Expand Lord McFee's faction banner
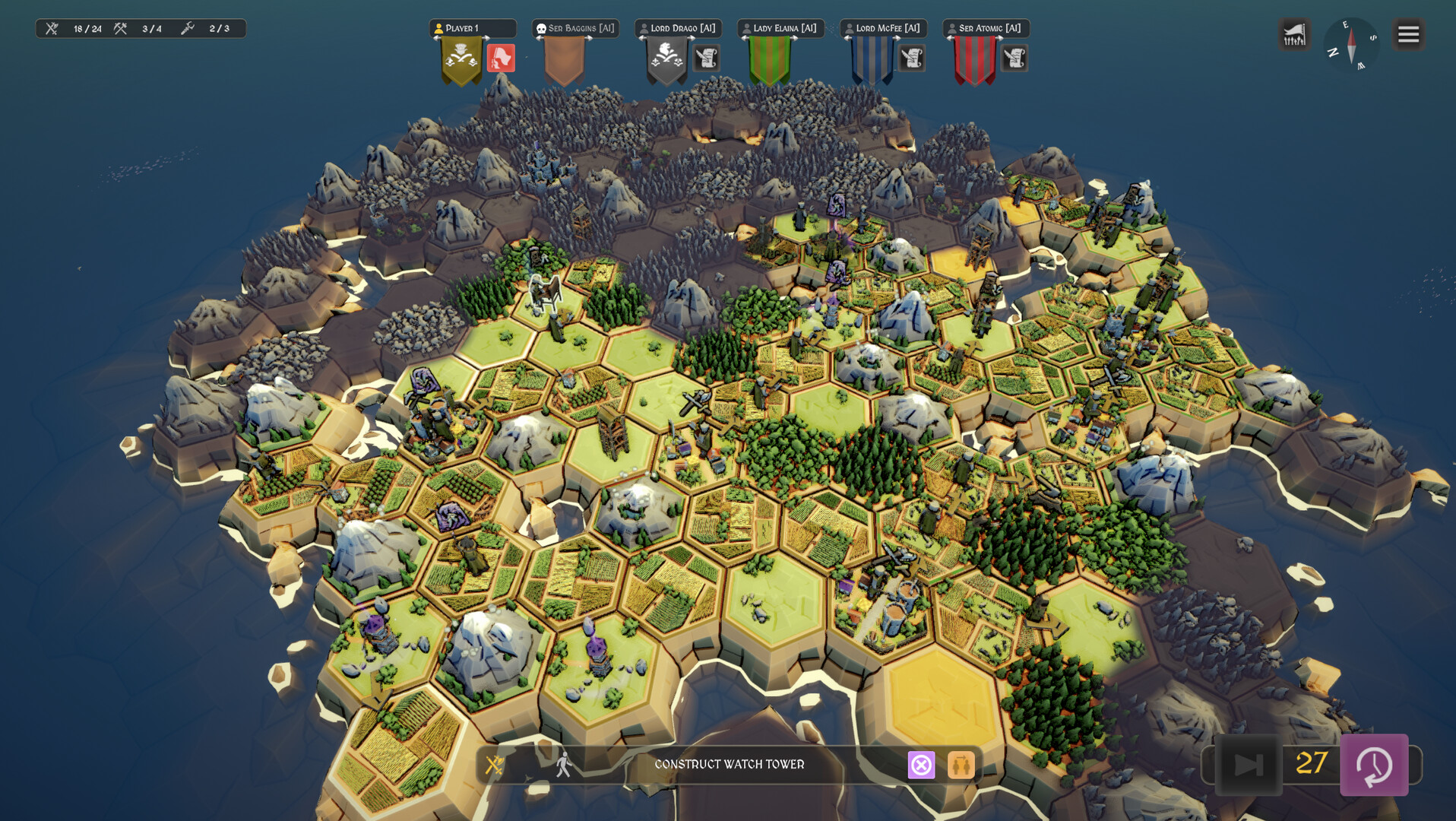The image size is (1456, 821). (x=872, y=61)
